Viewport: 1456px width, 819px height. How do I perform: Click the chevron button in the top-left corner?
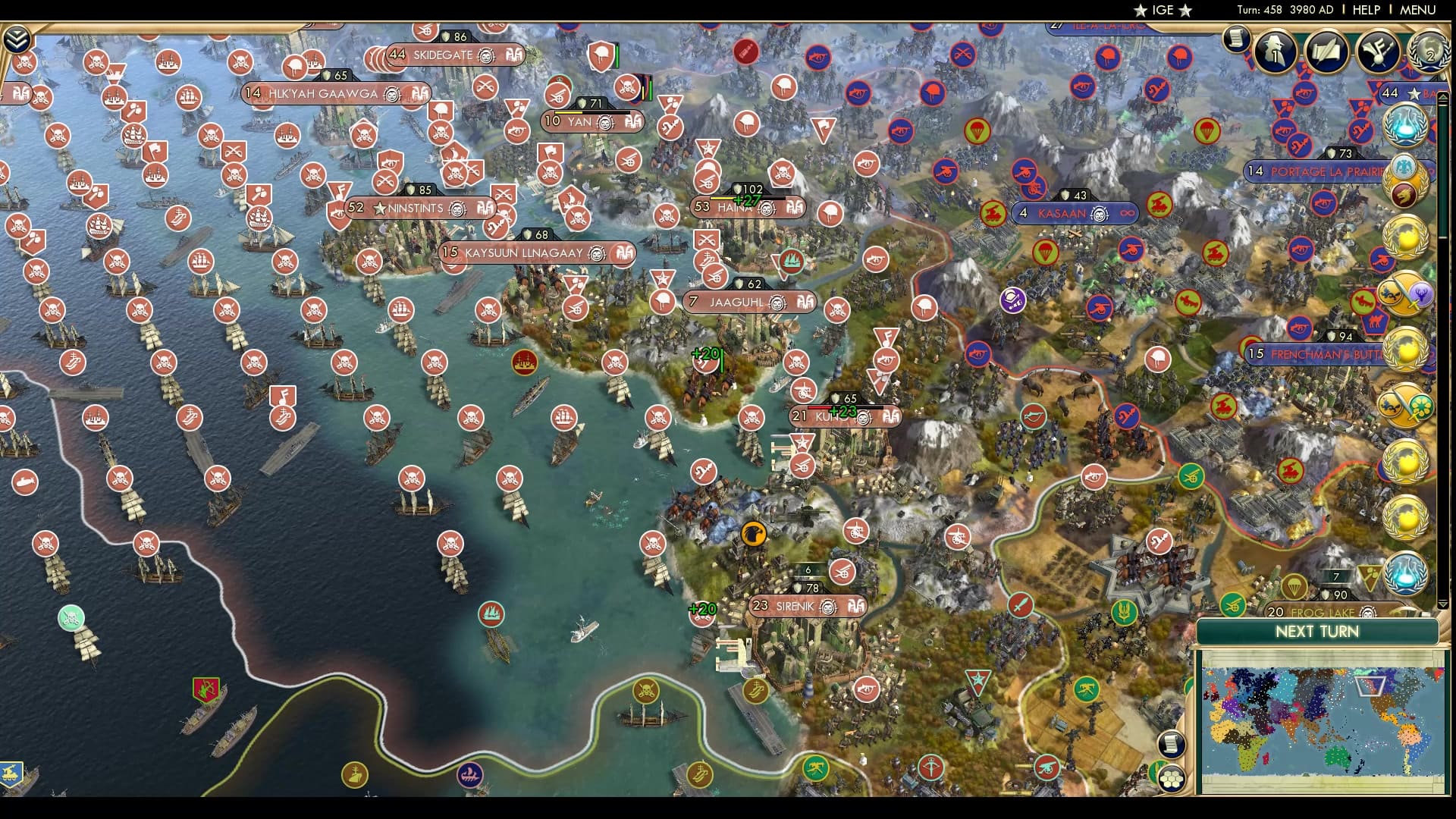tap(17, 39)
